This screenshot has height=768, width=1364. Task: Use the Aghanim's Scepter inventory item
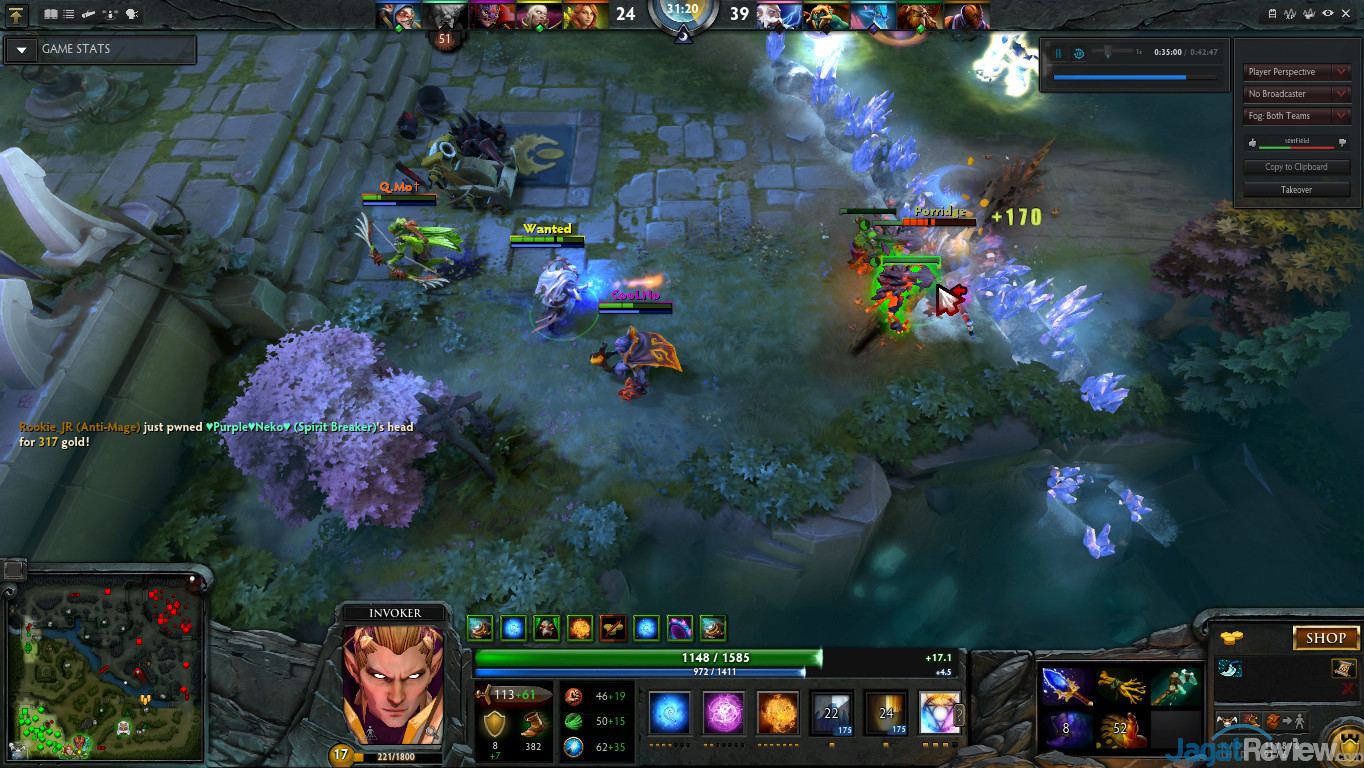(x=1067, y=688)
